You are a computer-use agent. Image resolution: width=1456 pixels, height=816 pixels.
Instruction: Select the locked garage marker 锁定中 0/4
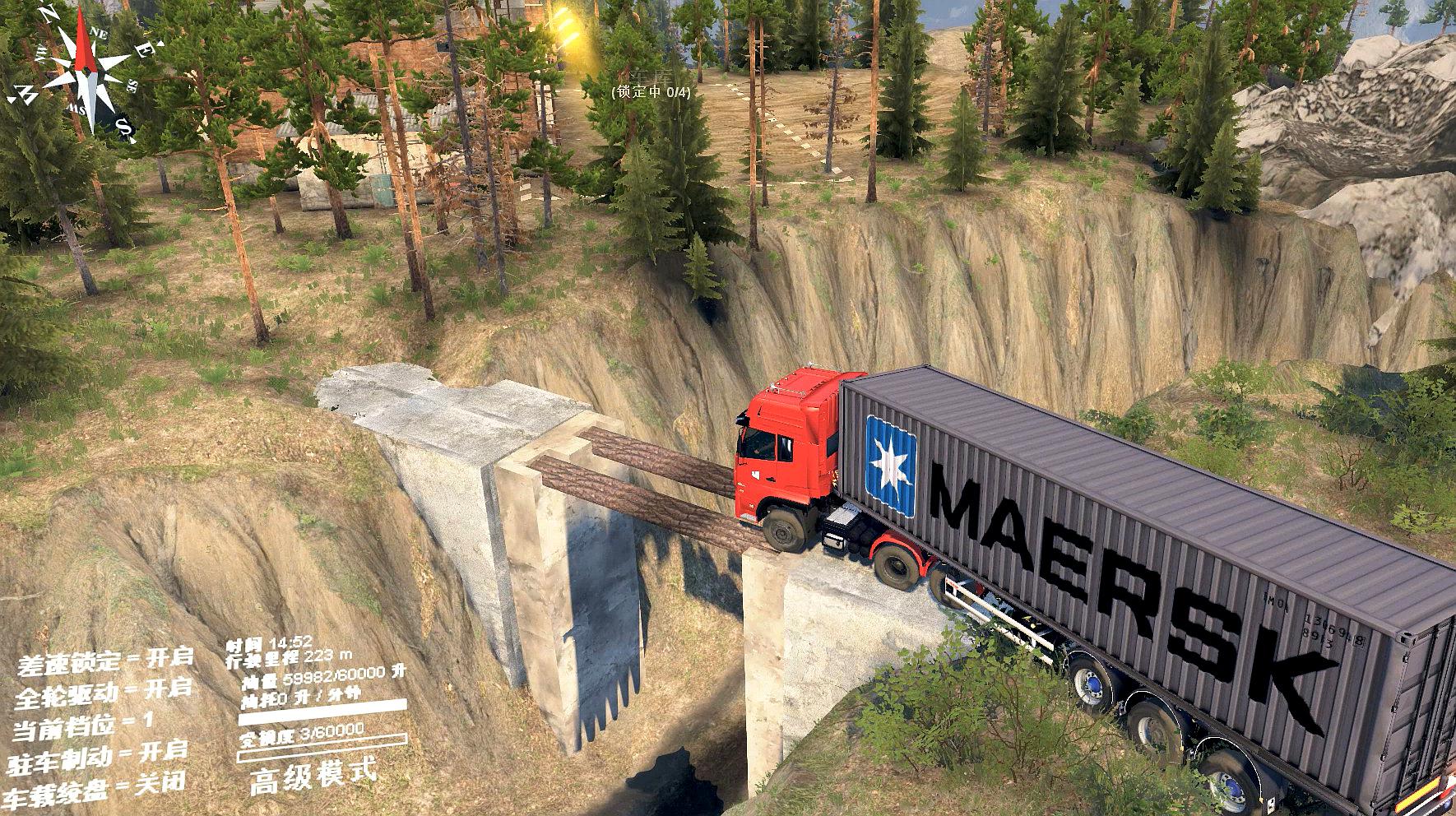651,92
